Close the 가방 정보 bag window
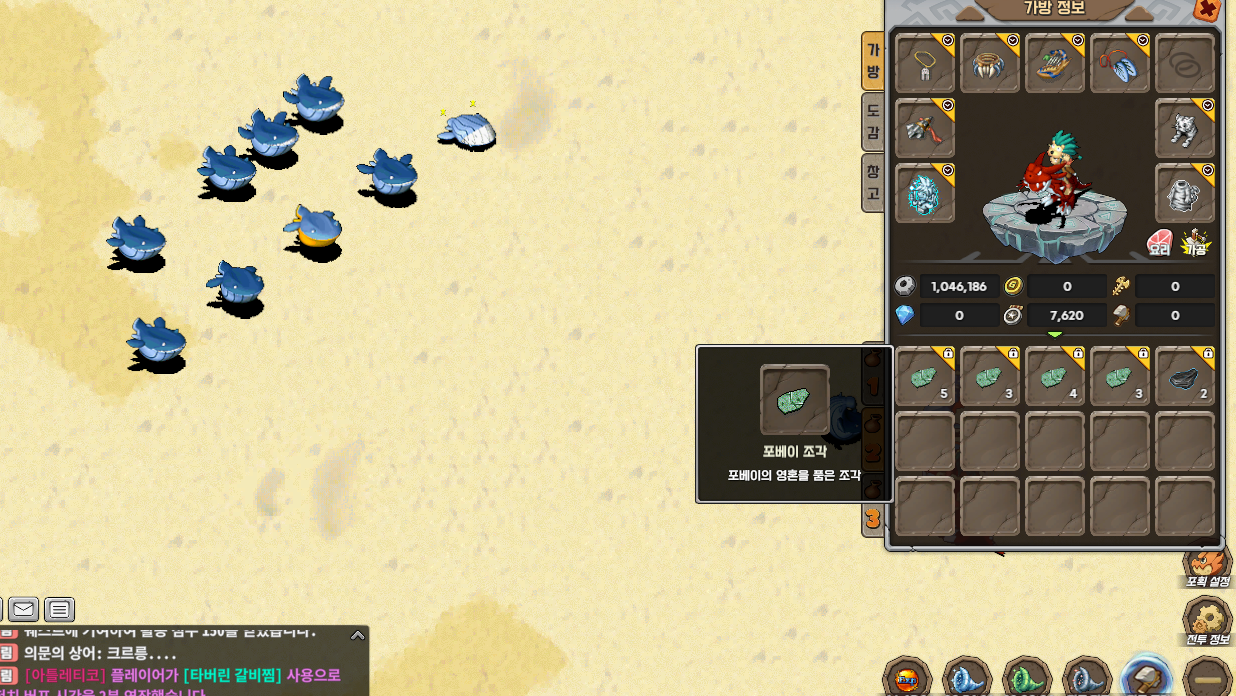This screenshot has width=1236, height=696. (x=1207, y=9)
